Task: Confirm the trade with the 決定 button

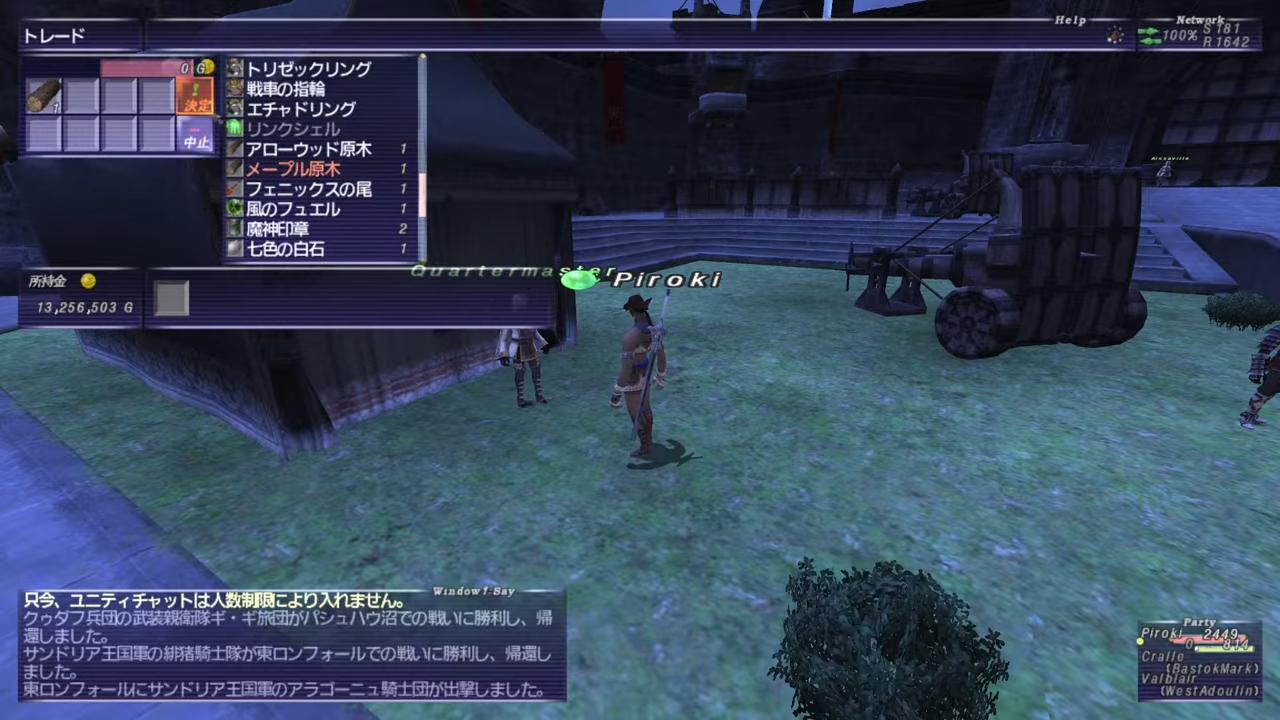Action: tap(196, 96)
